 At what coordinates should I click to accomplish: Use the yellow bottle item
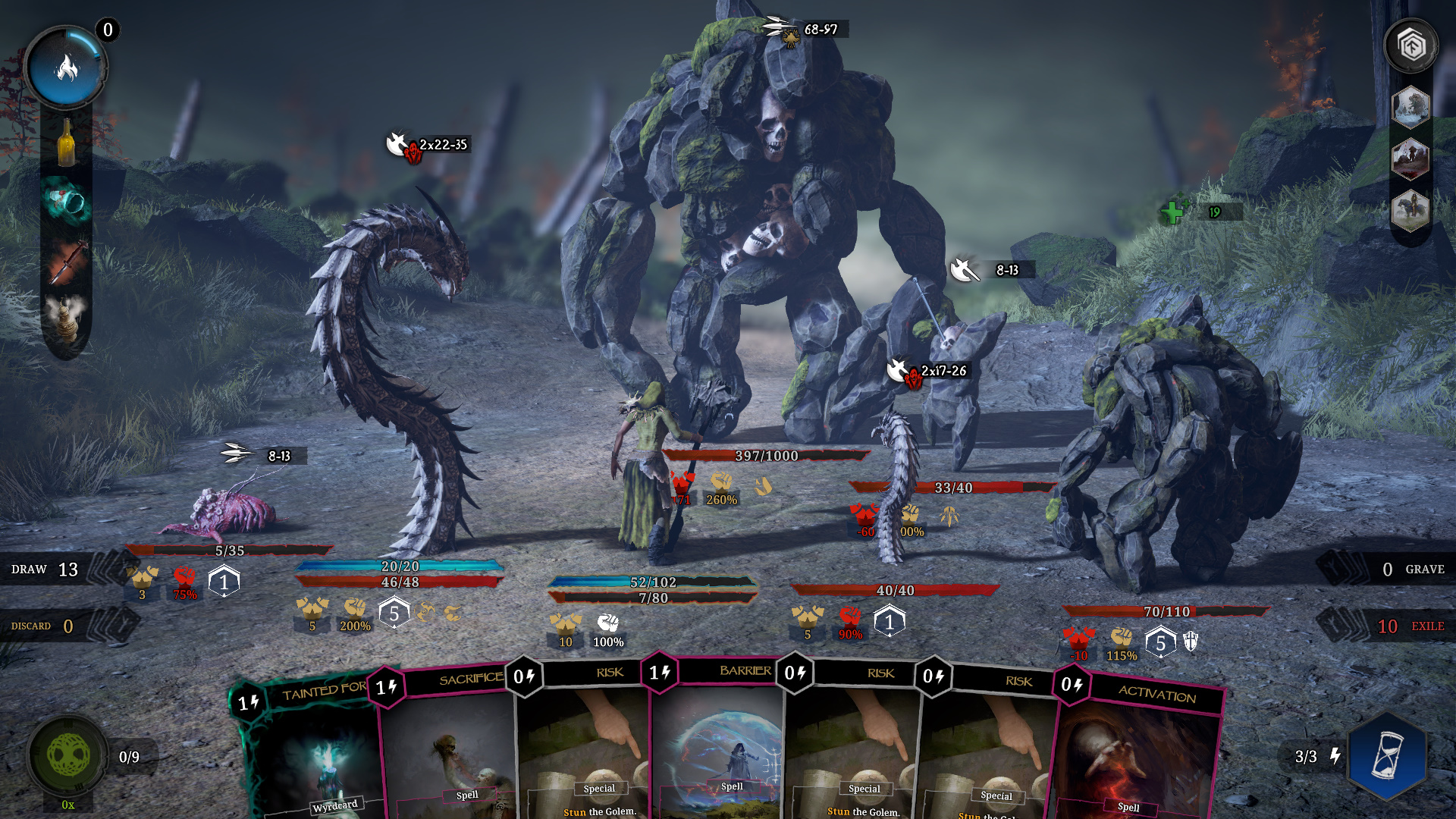[67, 143]
